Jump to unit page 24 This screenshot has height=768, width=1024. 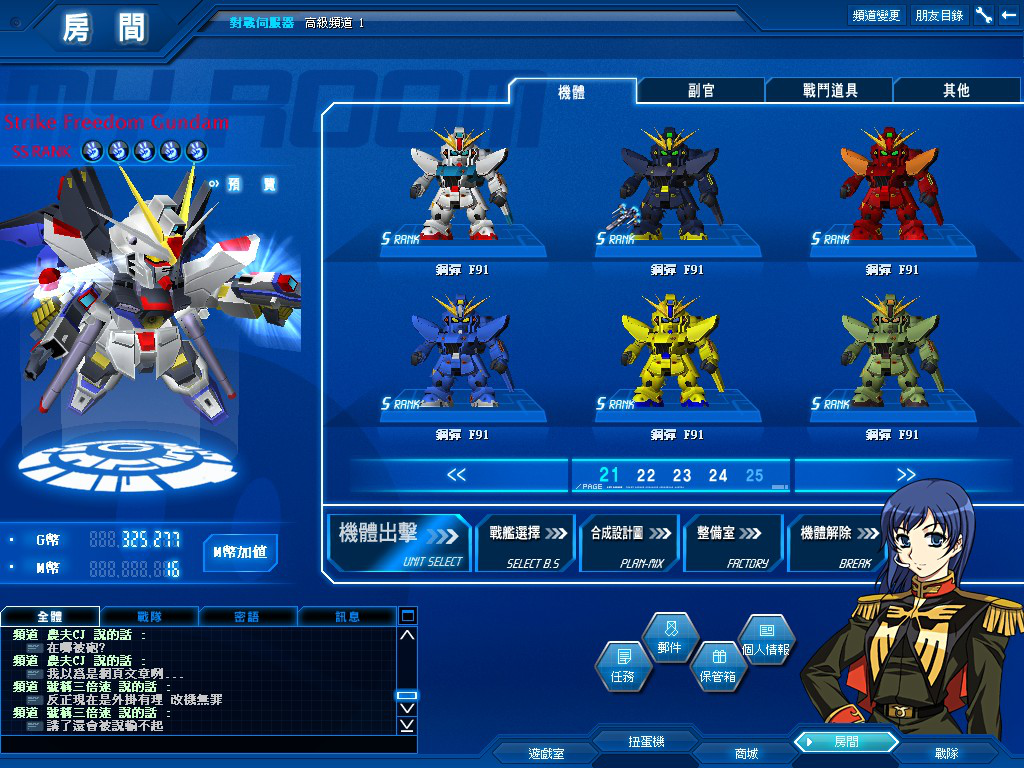pos(718,476)
